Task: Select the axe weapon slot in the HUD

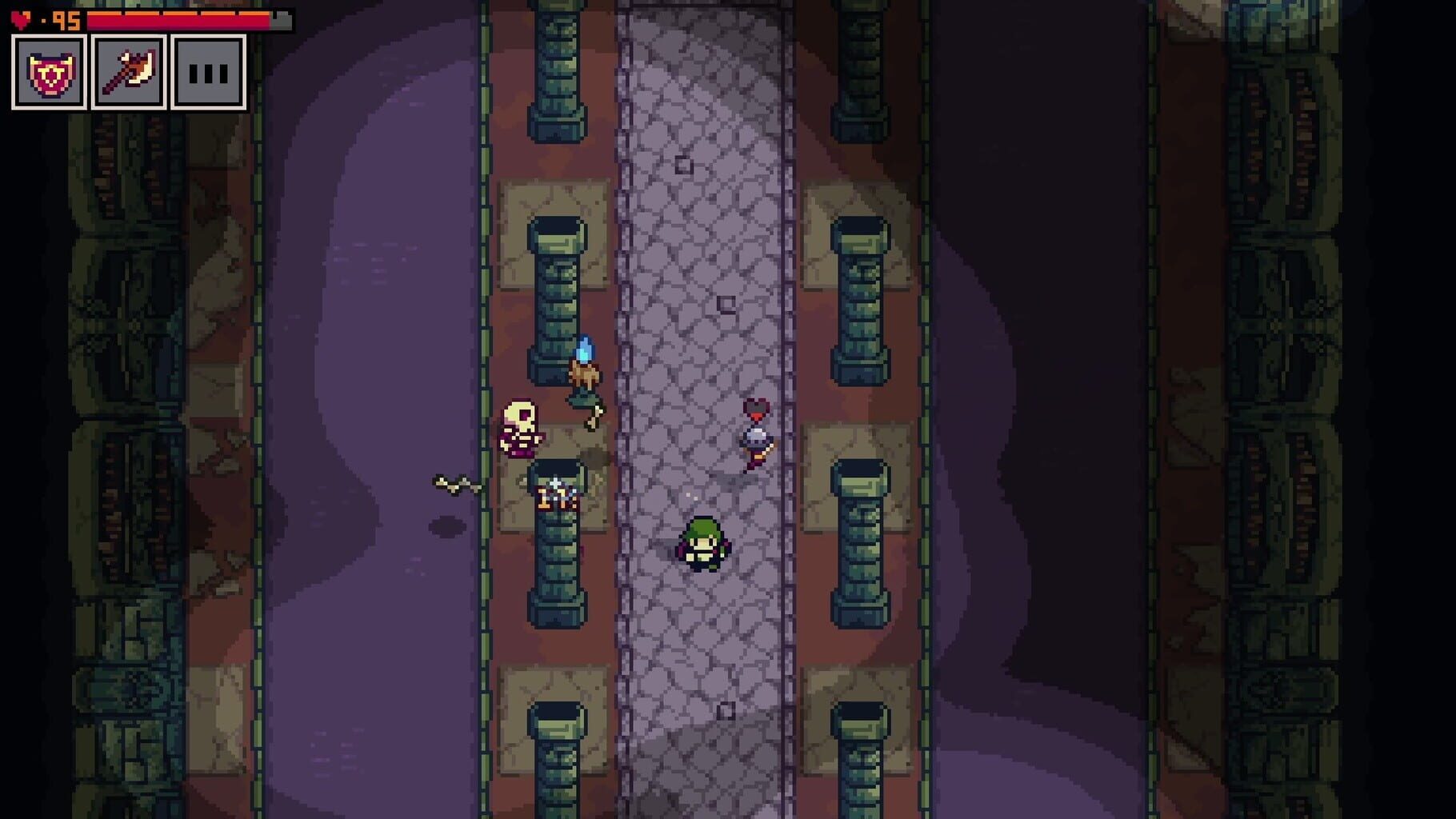Action: point(128,74)
